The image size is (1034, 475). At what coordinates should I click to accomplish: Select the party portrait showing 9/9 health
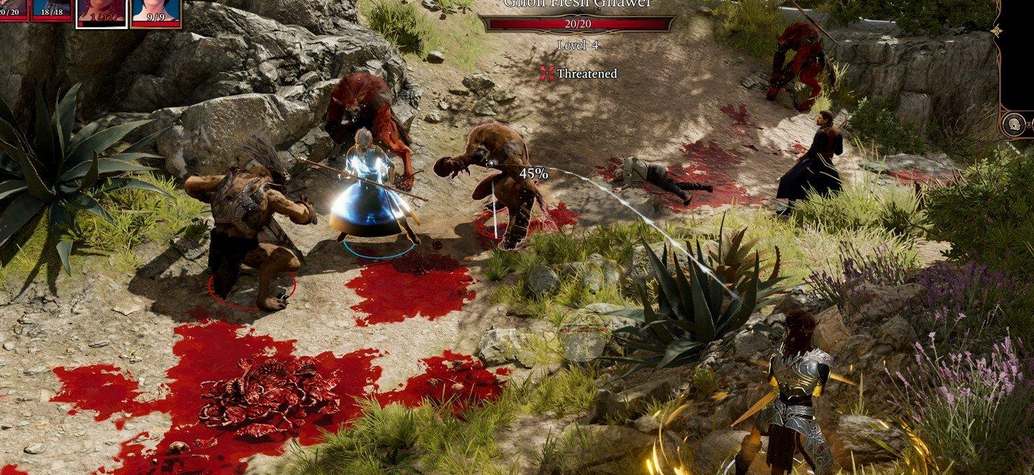pyautogui.click(x=156, y=11)
